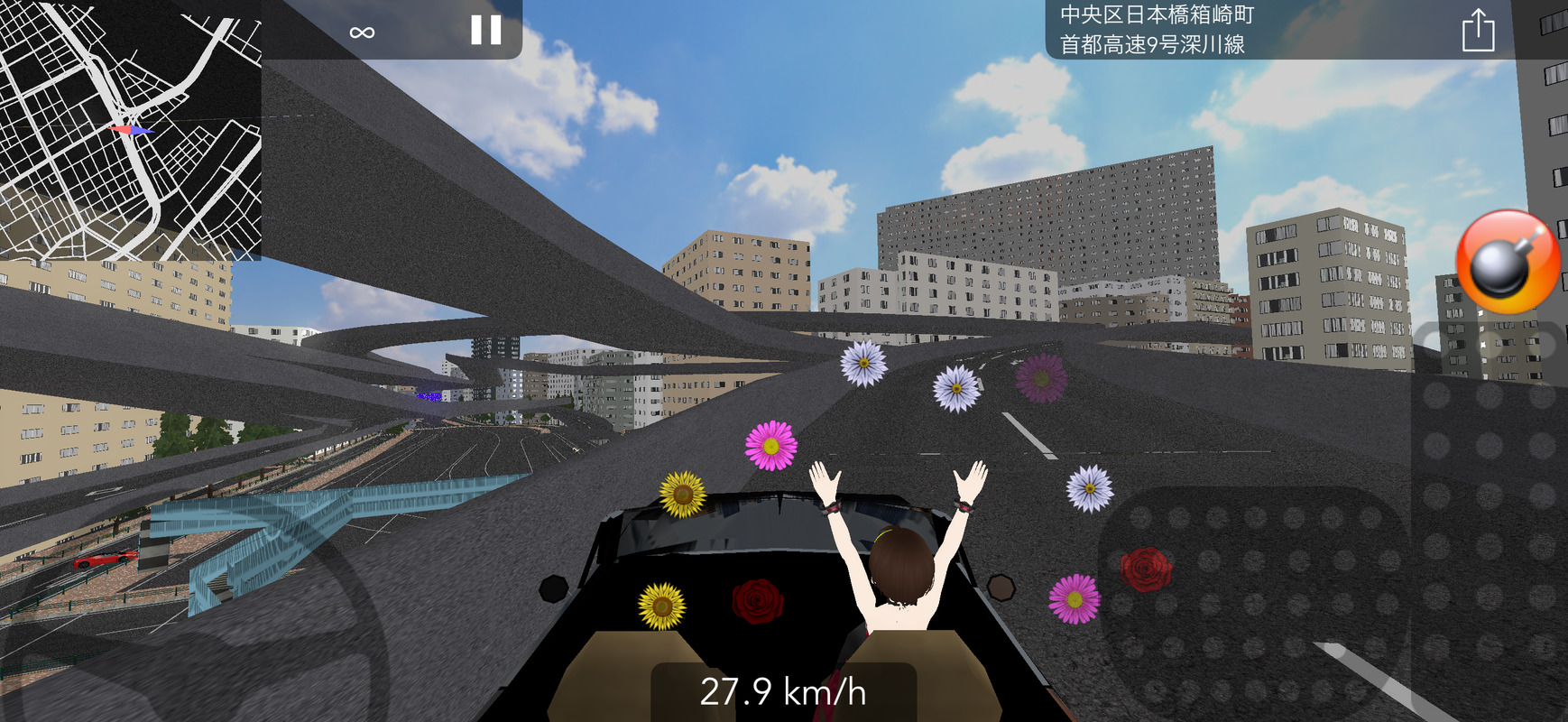1568x722 pixels.
Task: Tap the infinity symbol button
Action: [362, 32]
